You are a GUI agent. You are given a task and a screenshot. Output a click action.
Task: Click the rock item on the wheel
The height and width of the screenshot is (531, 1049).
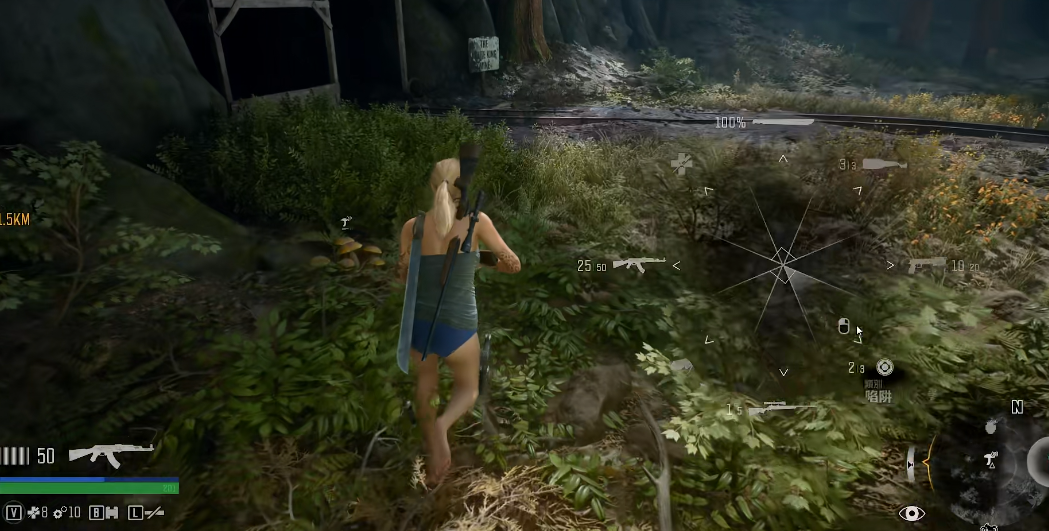681,366
